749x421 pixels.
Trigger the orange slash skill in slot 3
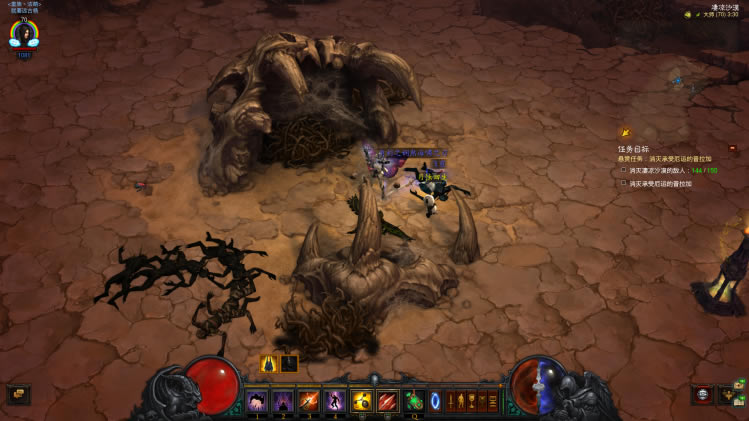(x=309, y=401)
